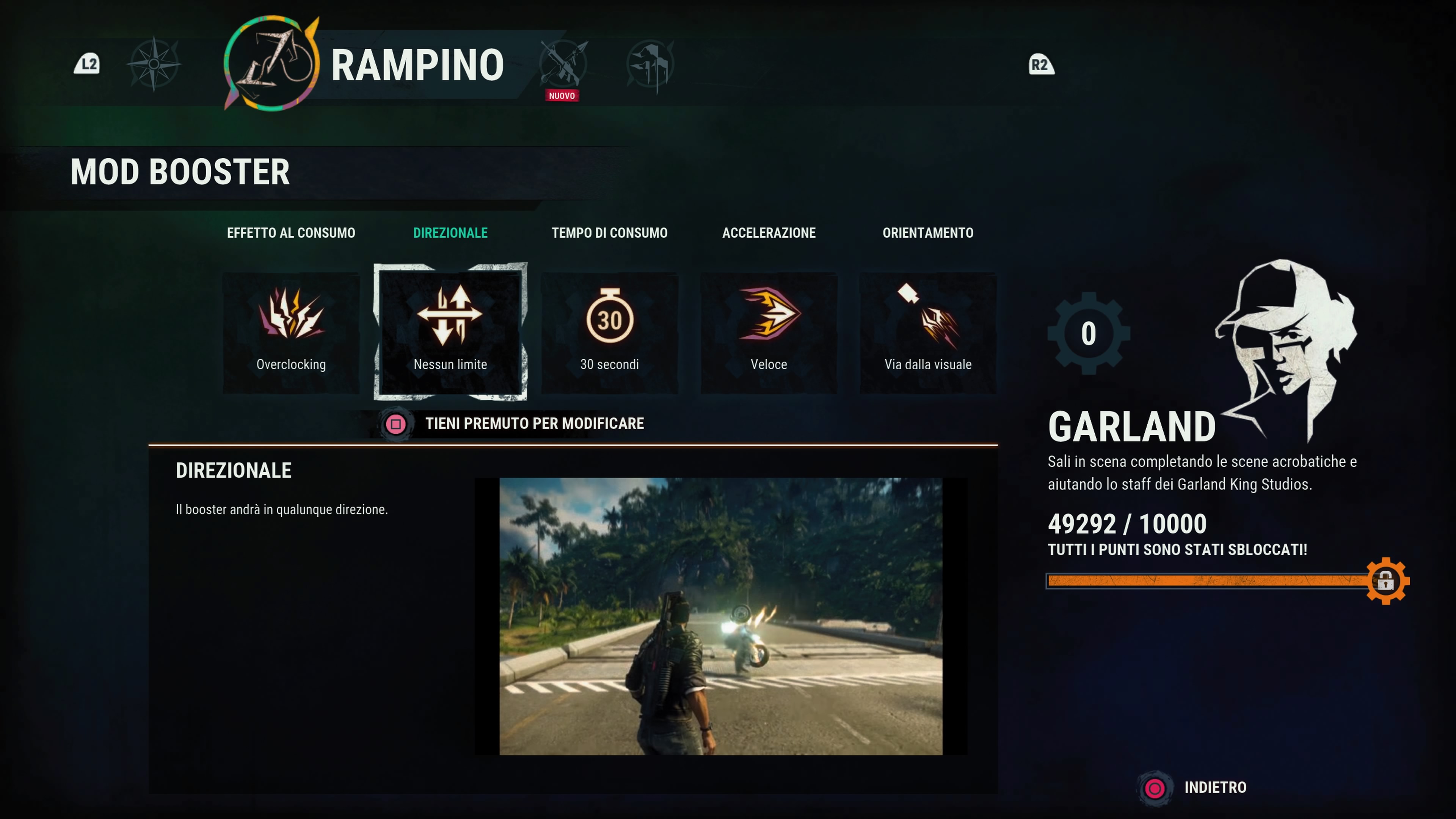Click the gear showing 0 points
Image resolution: width=1456 pixels, height=819 pixels.
click(1089, 334)
